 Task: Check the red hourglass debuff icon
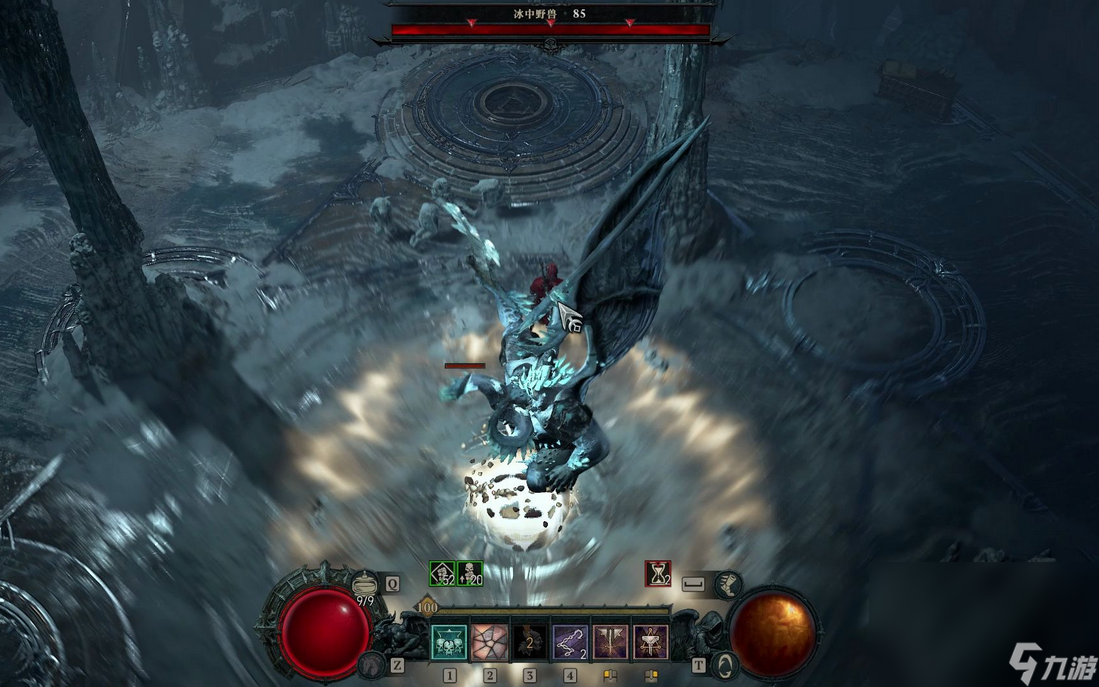point(657,573)
